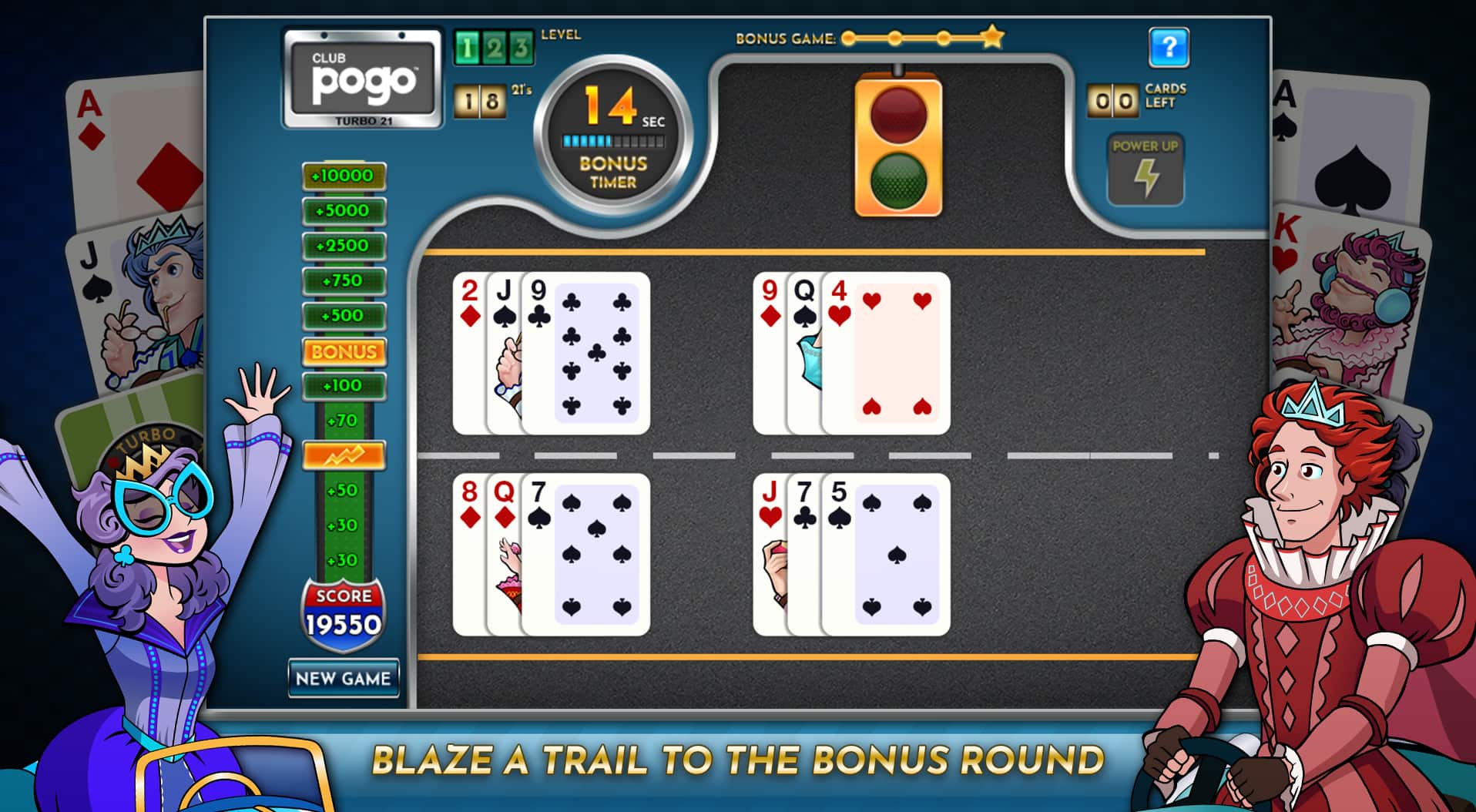
Task: Click the blue Bonus Timer progress bar
Action: click(x=612, y=141)
